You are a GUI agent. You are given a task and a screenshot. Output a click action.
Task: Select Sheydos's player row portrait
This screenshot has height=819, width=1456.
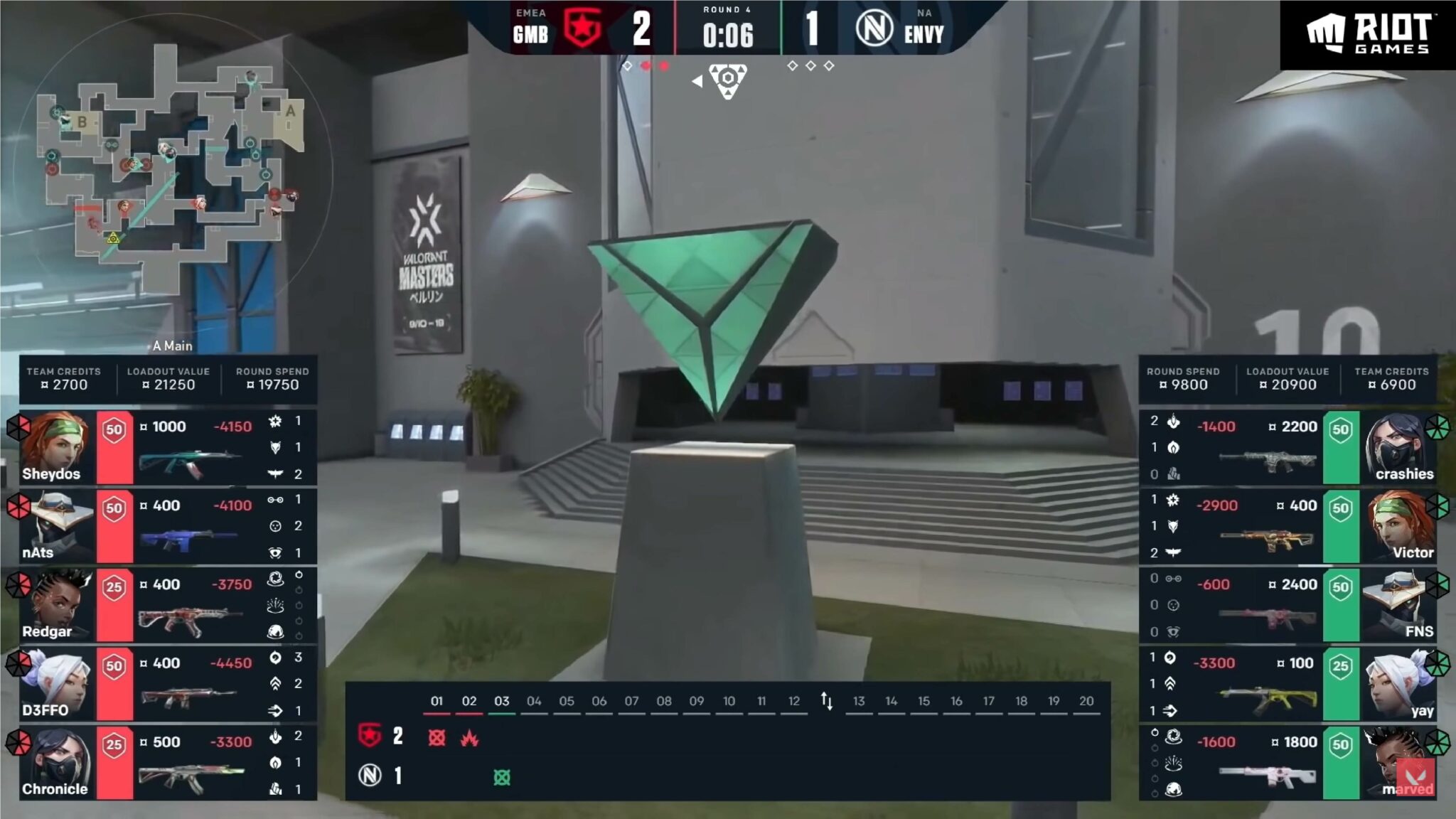click(57, 448)
